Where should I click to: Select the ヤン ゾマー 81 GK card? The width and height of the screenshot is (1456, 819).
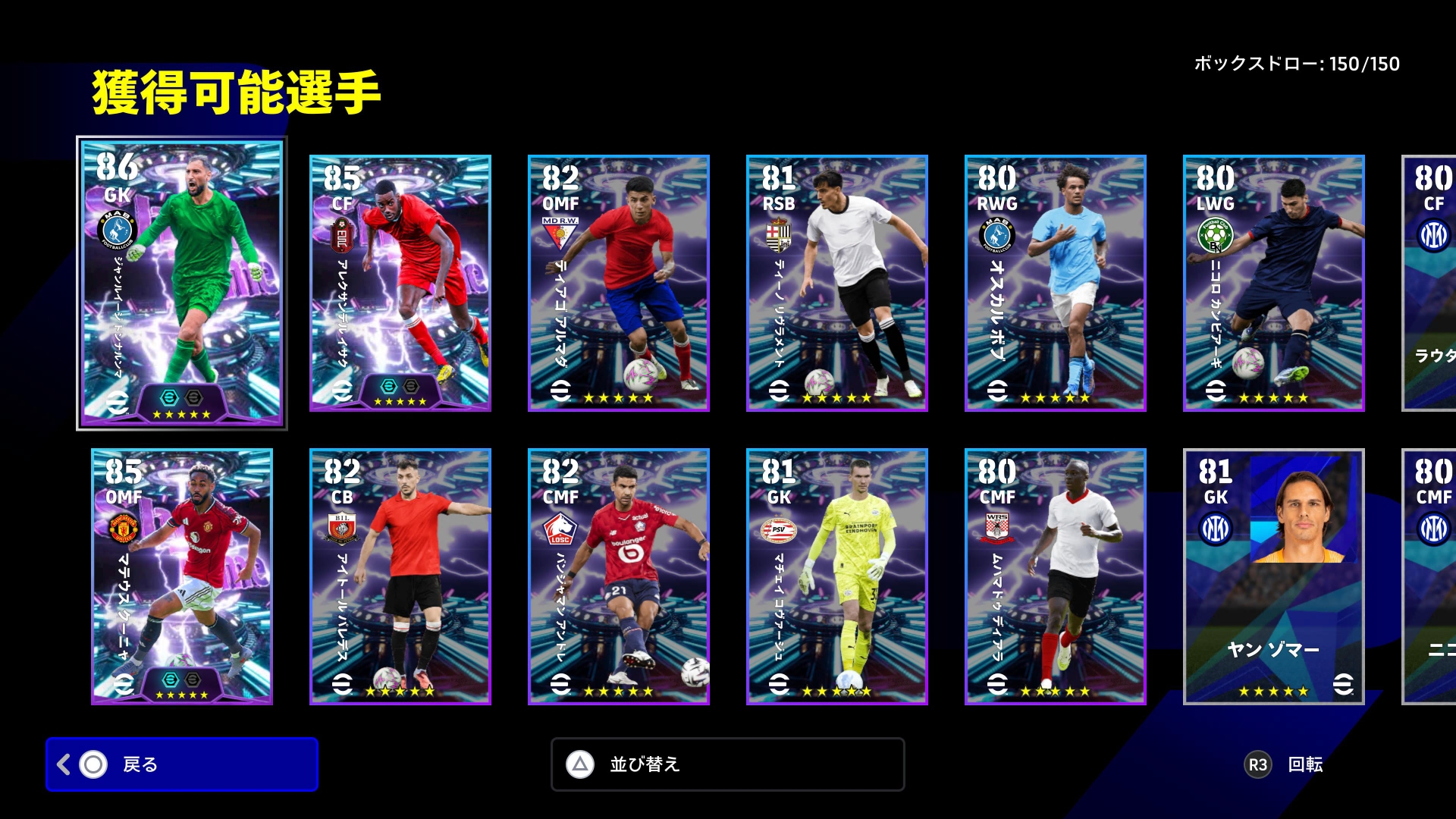[x=1274, y=576]
